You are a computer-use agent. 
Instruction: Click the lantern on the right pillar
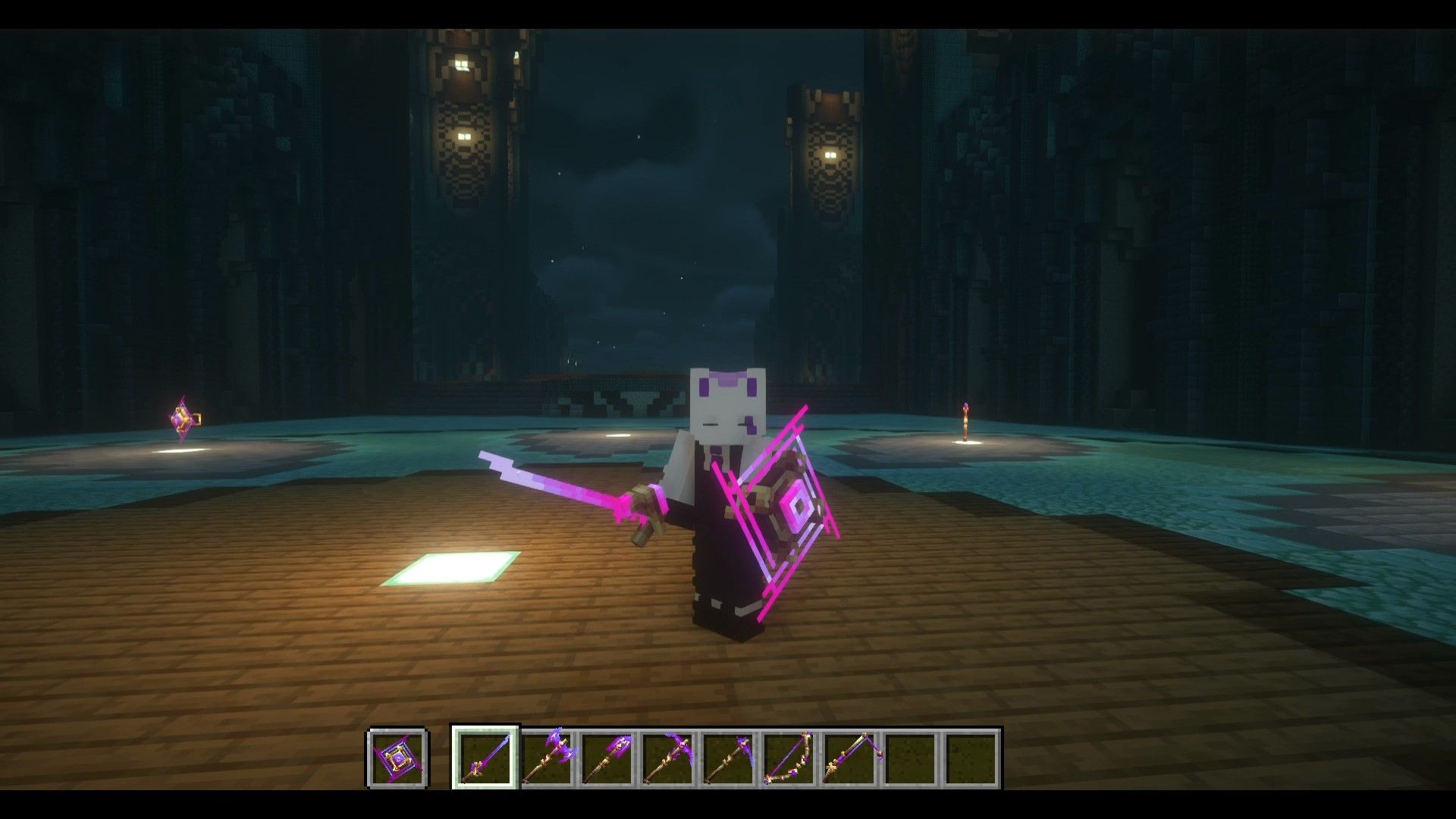pos(833,155)
